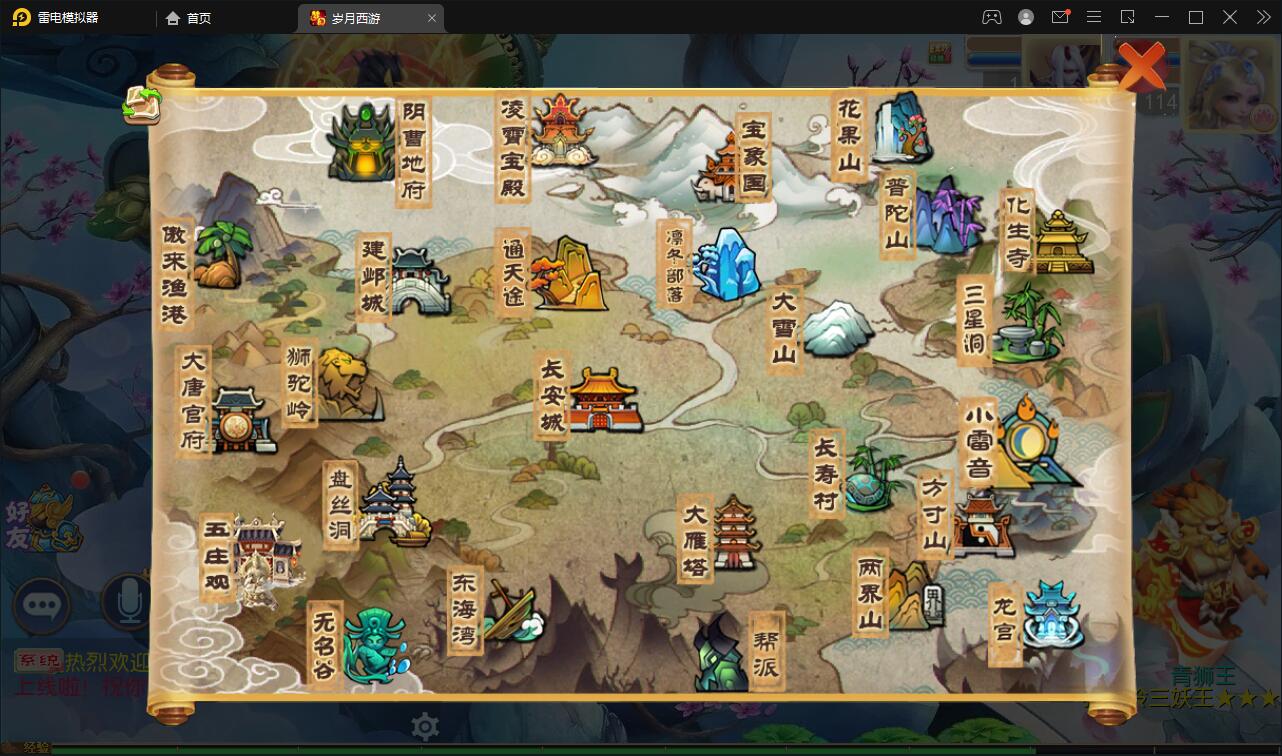Open the 化生寺 destination

pyautogui.click(x=1061, y=242)
